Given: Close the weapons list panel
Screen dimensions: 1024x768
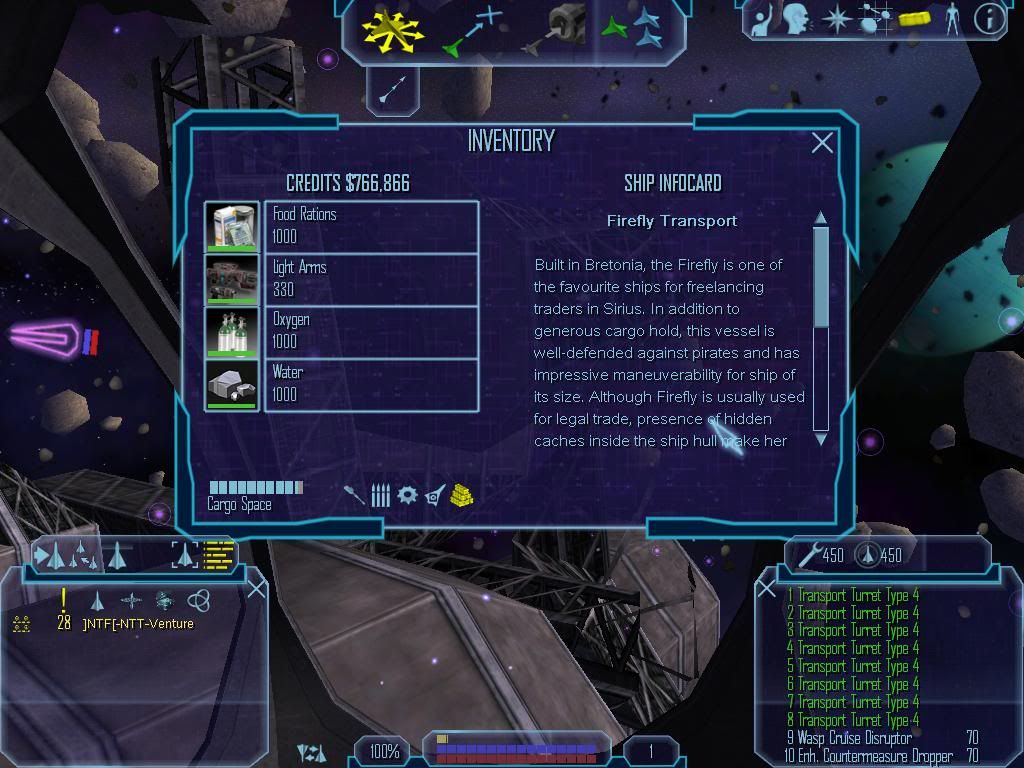Looking at the screenshot, I should pos(766,589).
